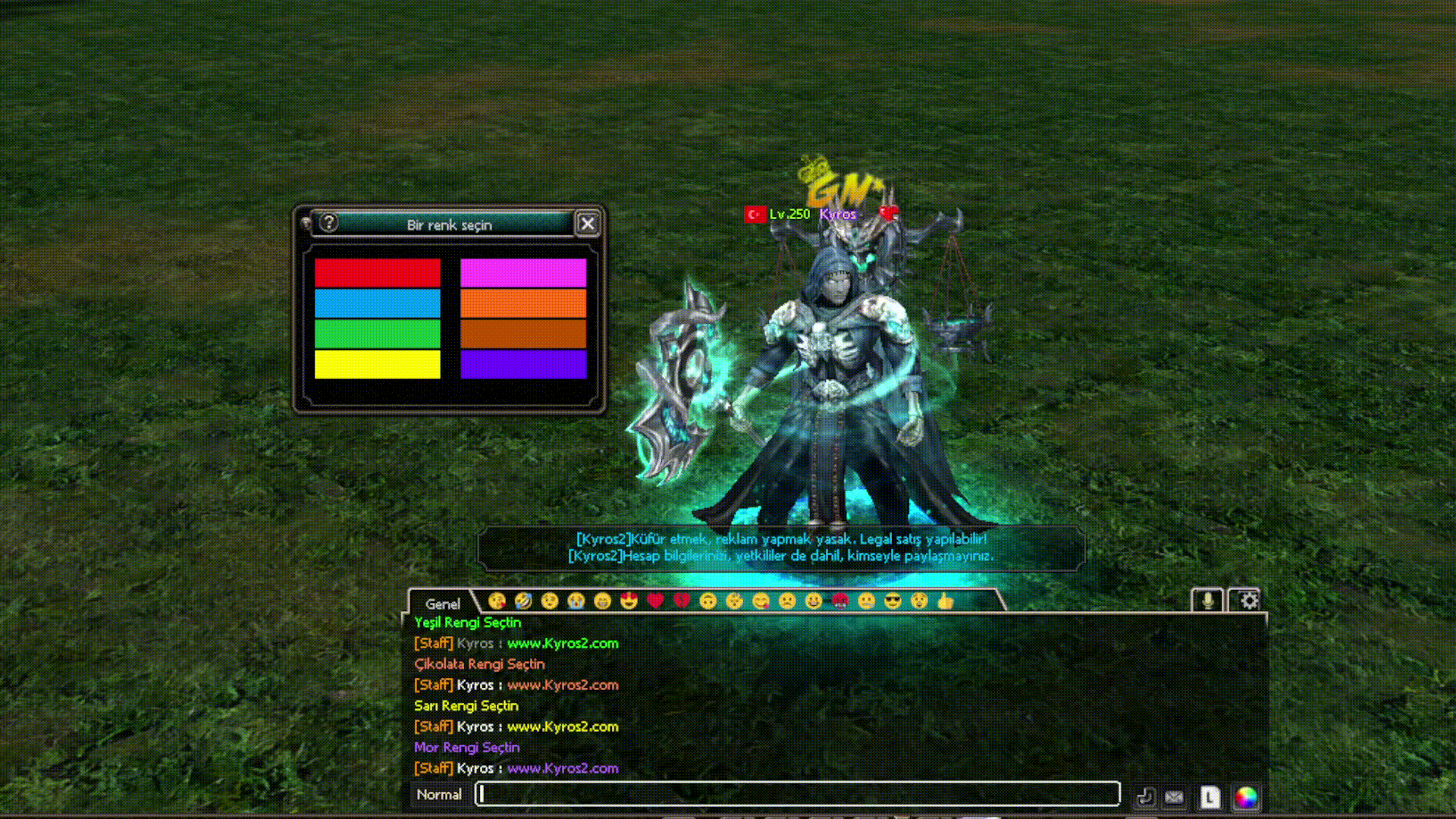Insert the sunglasses emoji
Image resolution: width=1456 pixels, height=819 pixels.
[893, 601]
